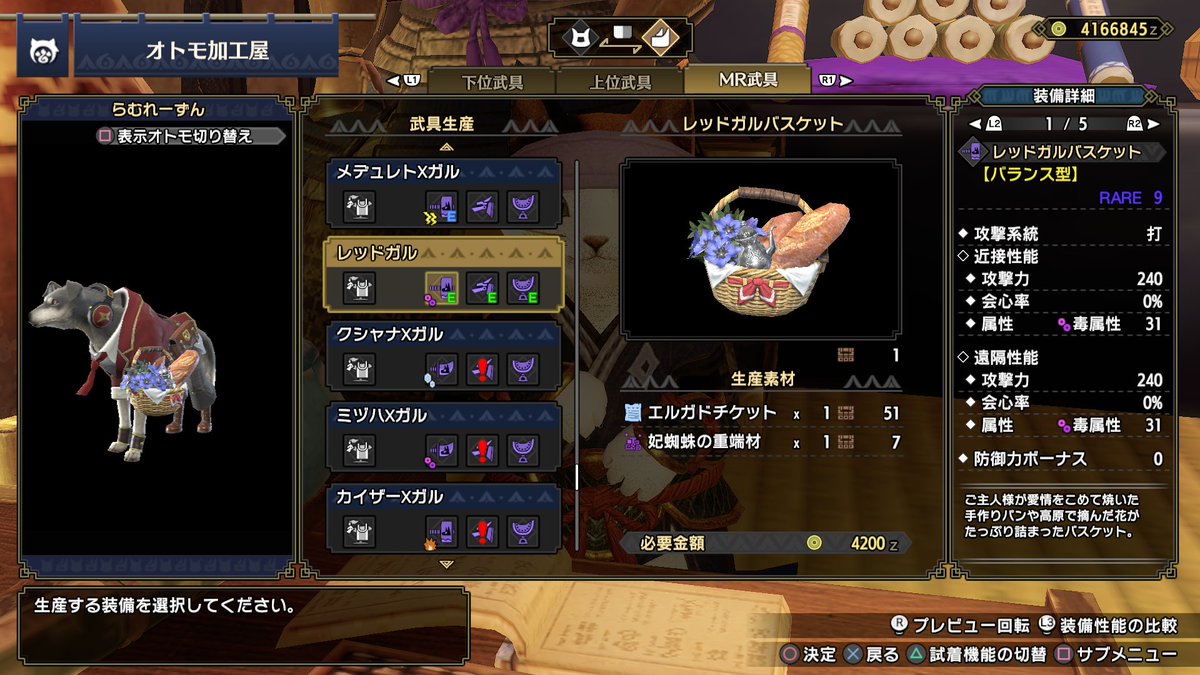Choose the カイザーXガル equipment row
This screenshot has height=675, width=1200.
point(446,518)
